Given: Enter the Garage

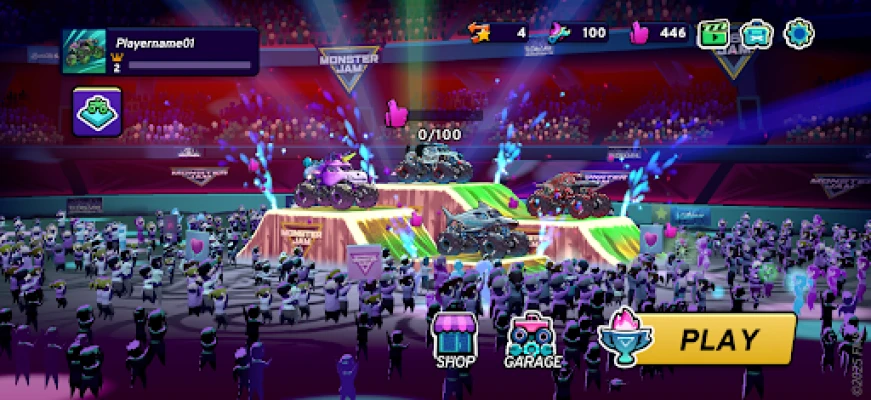Looking at the screenshot, I should tap(529, 340).
